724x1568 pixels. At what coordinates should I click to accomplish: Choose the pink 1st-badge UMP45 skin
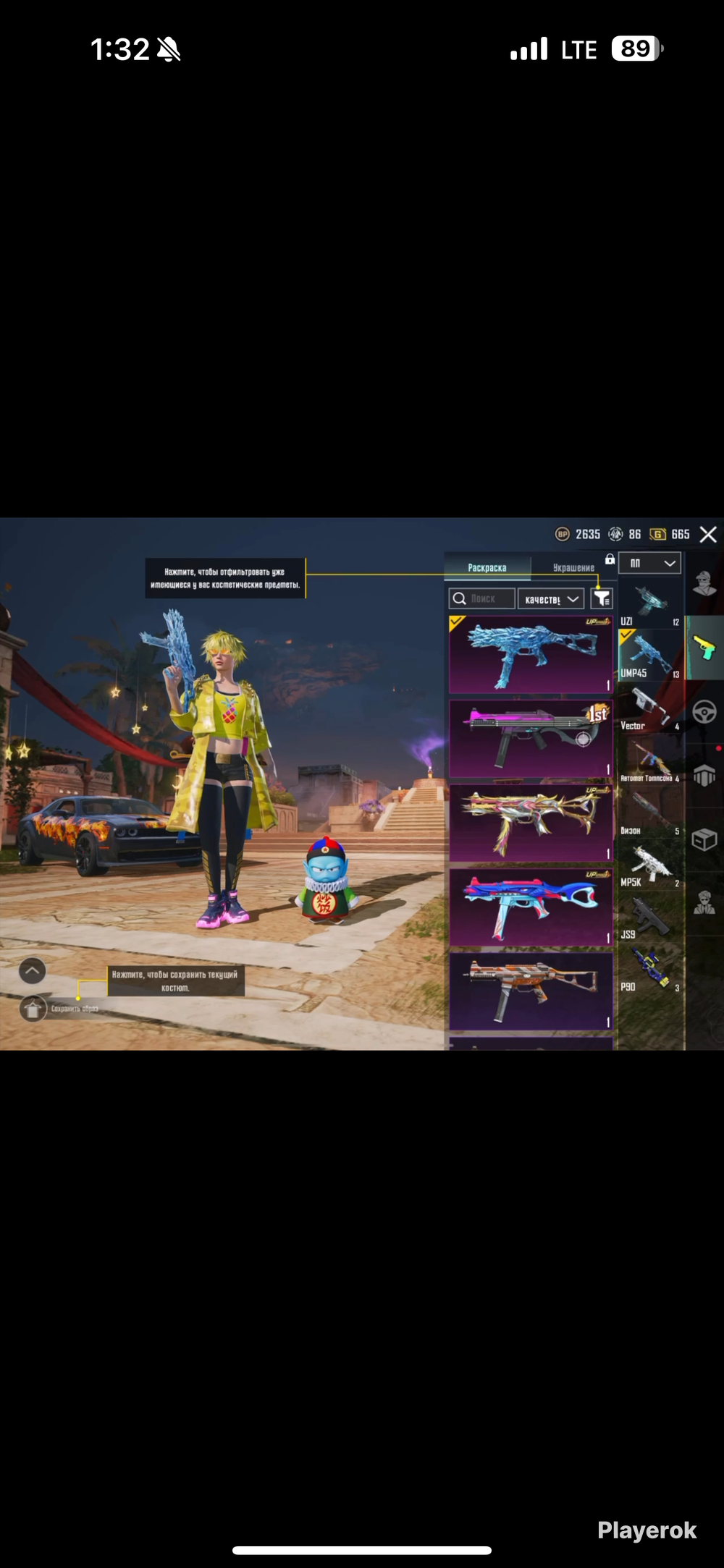[531, 739]
